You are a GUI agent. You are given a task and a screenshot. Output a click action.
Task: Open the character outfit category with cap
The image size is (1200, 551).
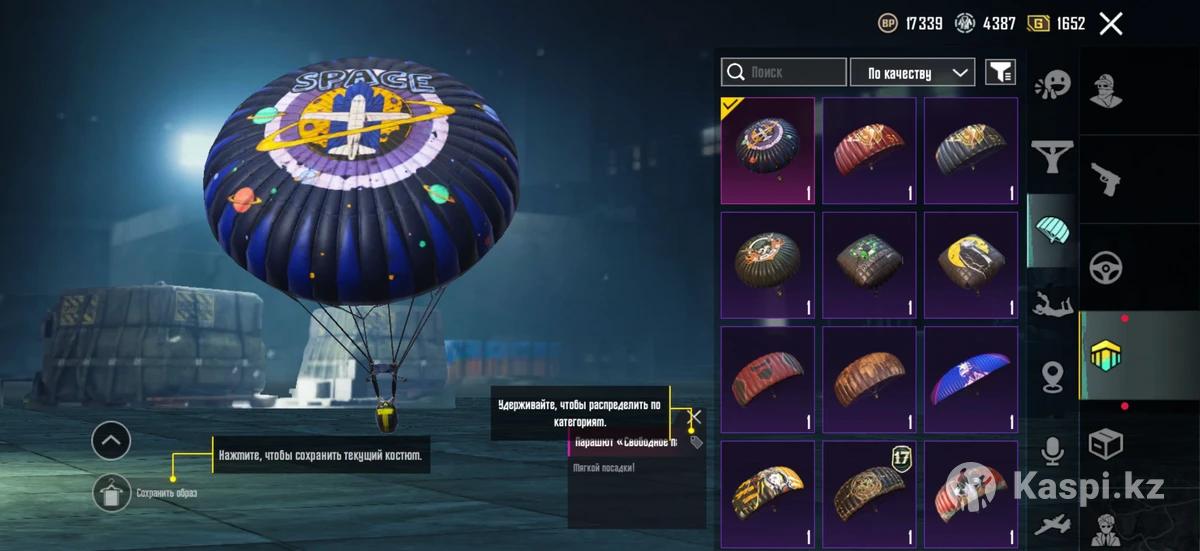click(1105, 91)
